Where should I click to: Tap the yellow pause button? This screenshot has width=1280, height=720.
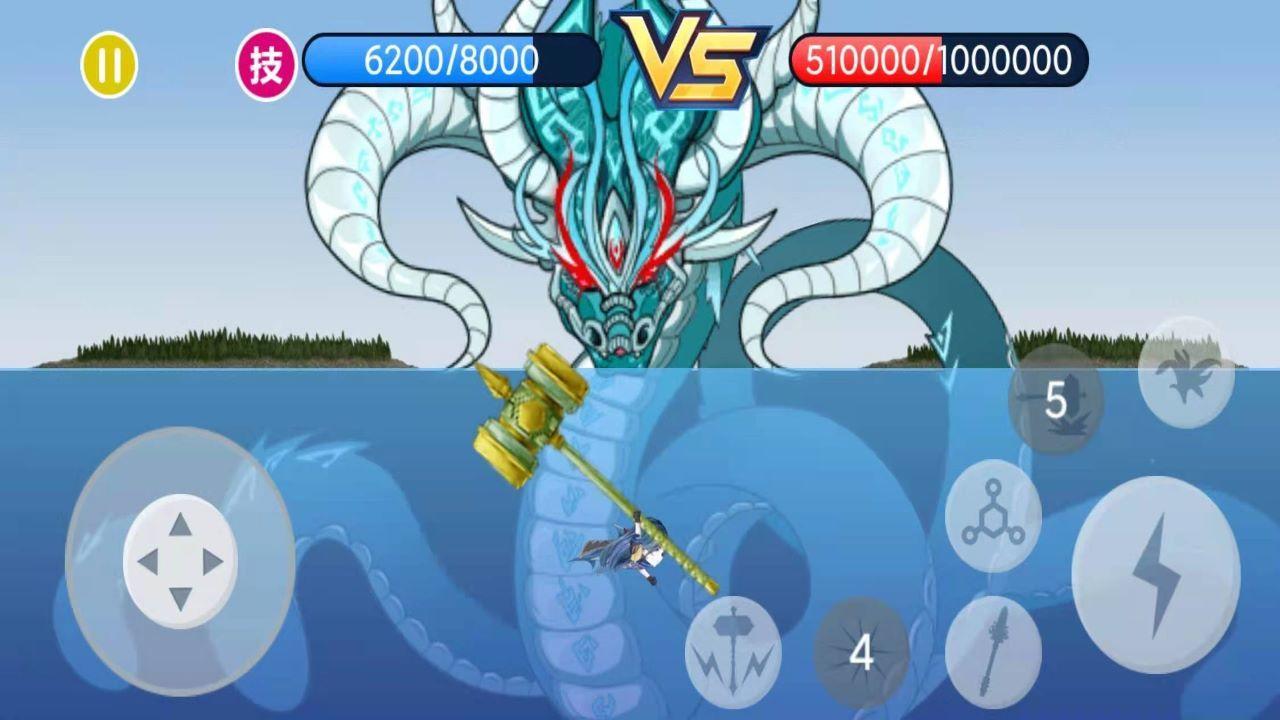[x=109, y=62]
